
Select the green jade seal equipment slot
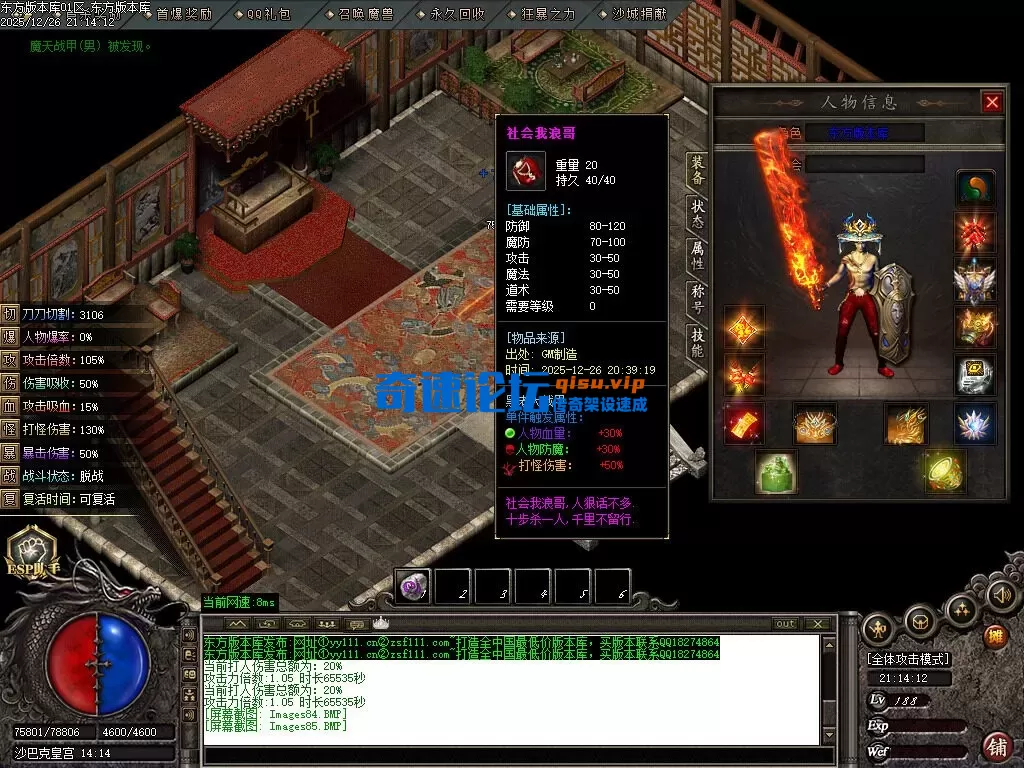pyautogui.click(x=775, y=472)
